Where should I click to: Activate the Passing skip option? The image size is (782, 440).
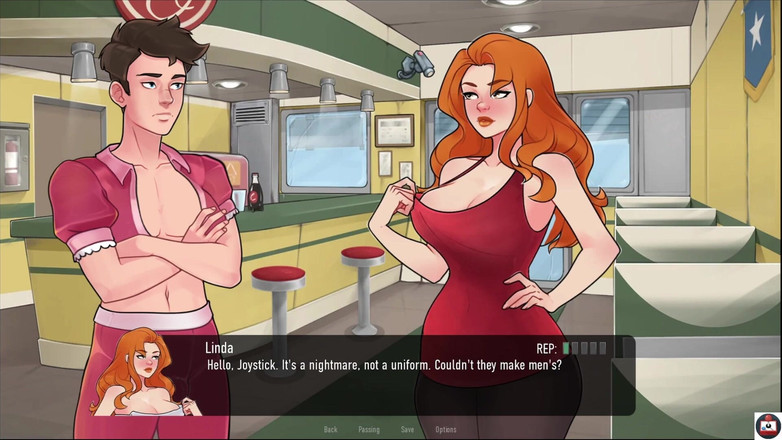pos(369,429)
